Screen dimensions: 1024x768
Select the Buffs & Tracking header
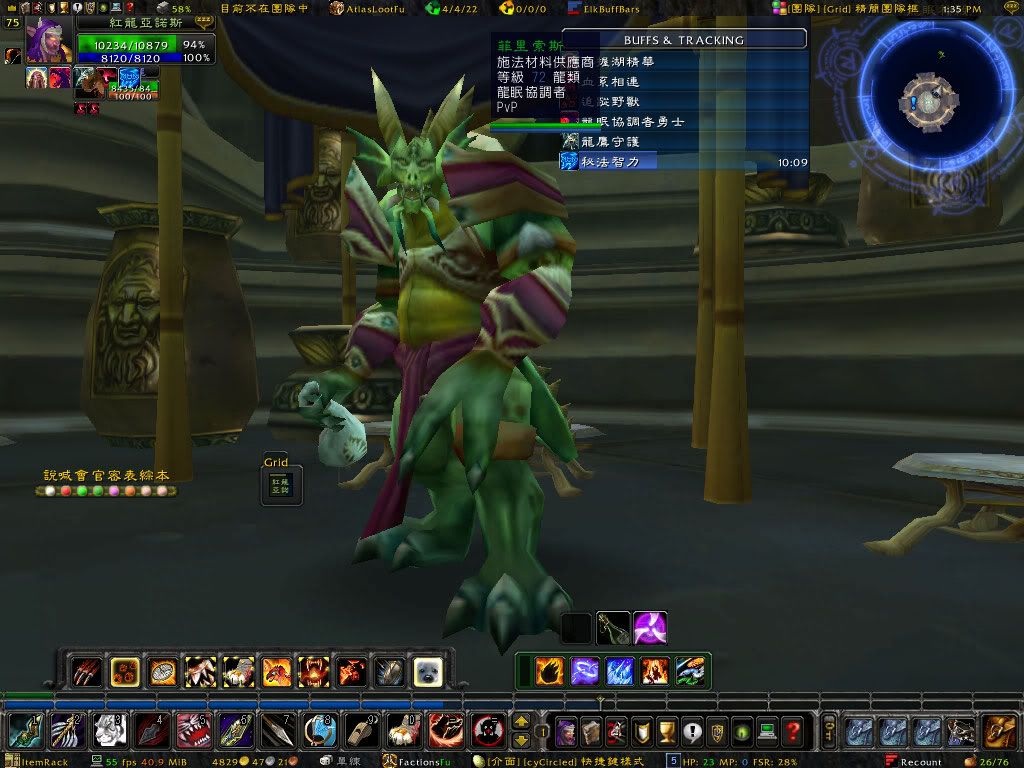tap(684, 40)
